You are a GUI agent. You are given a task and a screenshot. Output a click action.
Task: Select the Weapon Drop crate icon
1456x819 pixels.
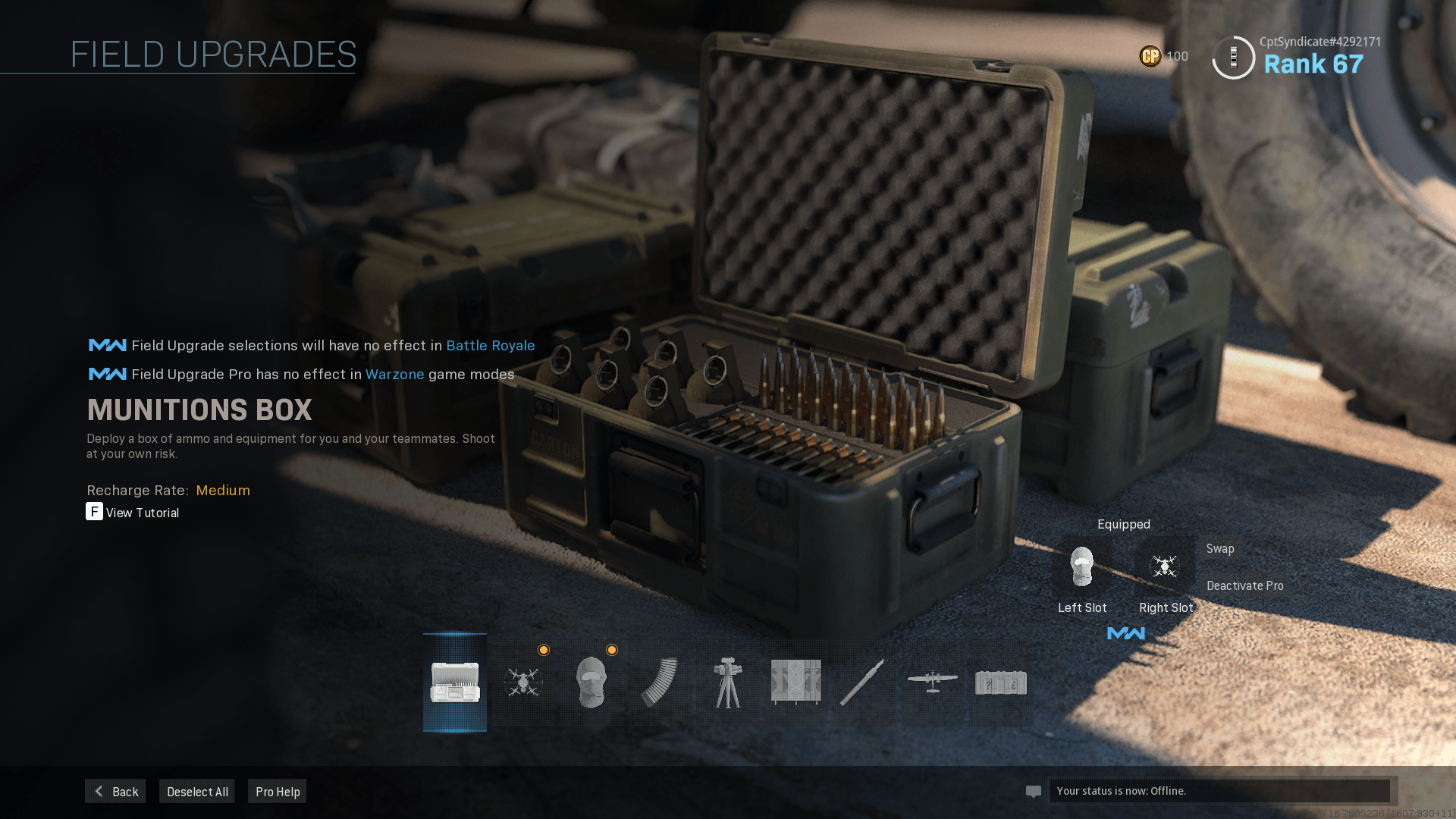tap(1001, 682)
